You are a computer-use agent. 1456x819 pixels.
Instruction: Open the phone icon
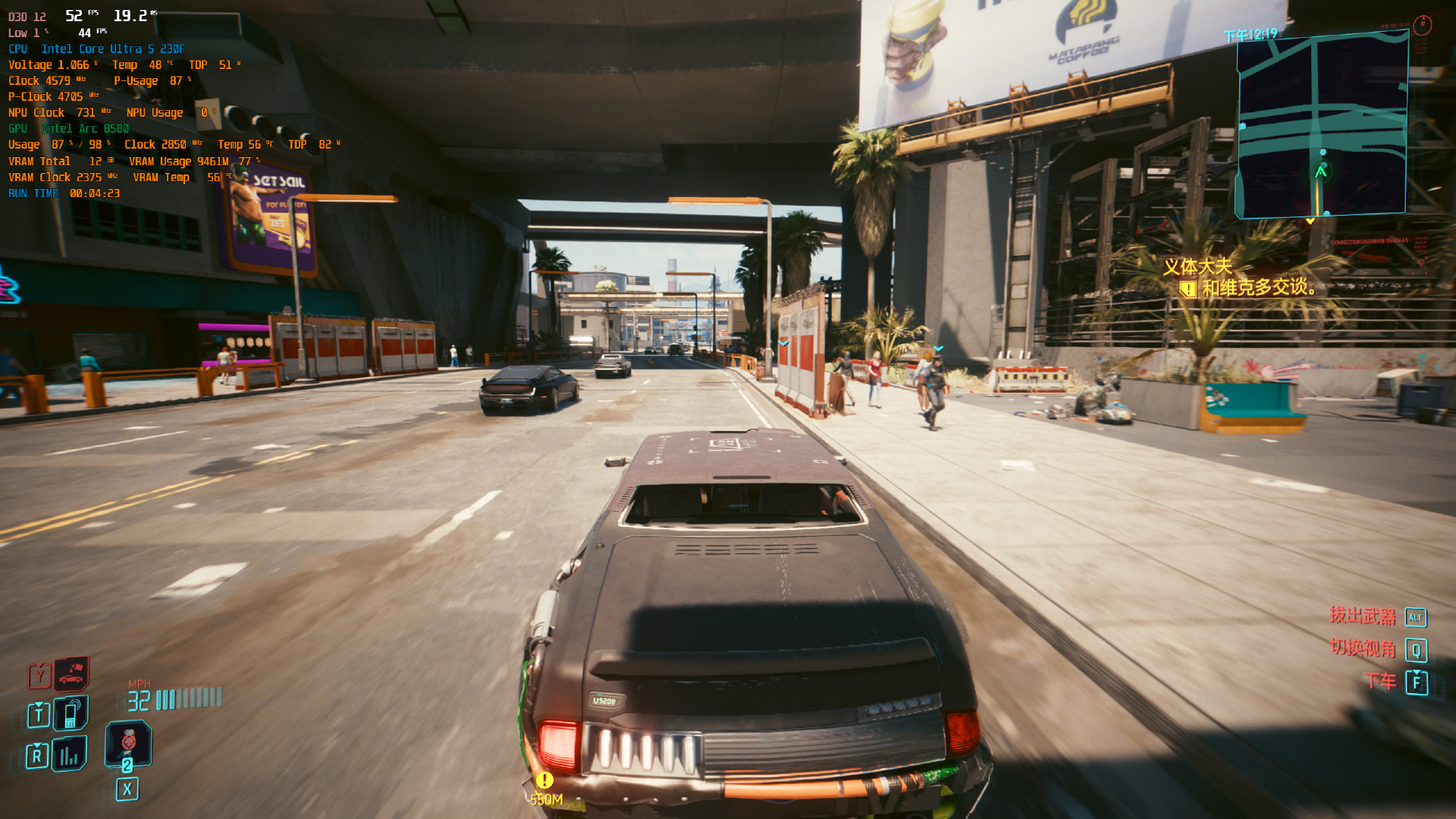point(71,713)
